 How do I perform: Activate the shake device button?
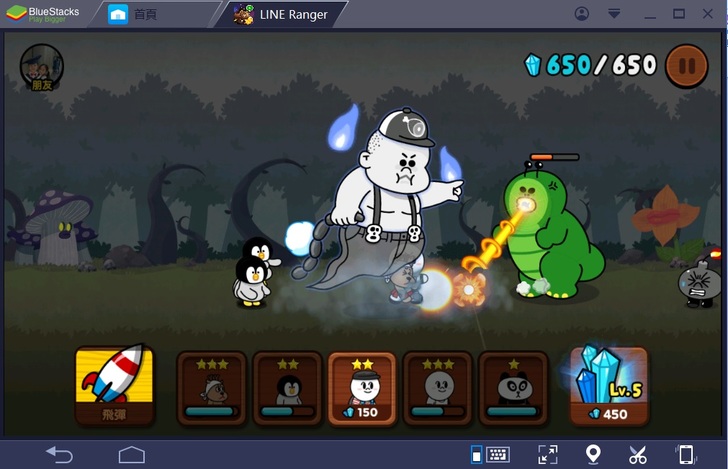point(686,455)
